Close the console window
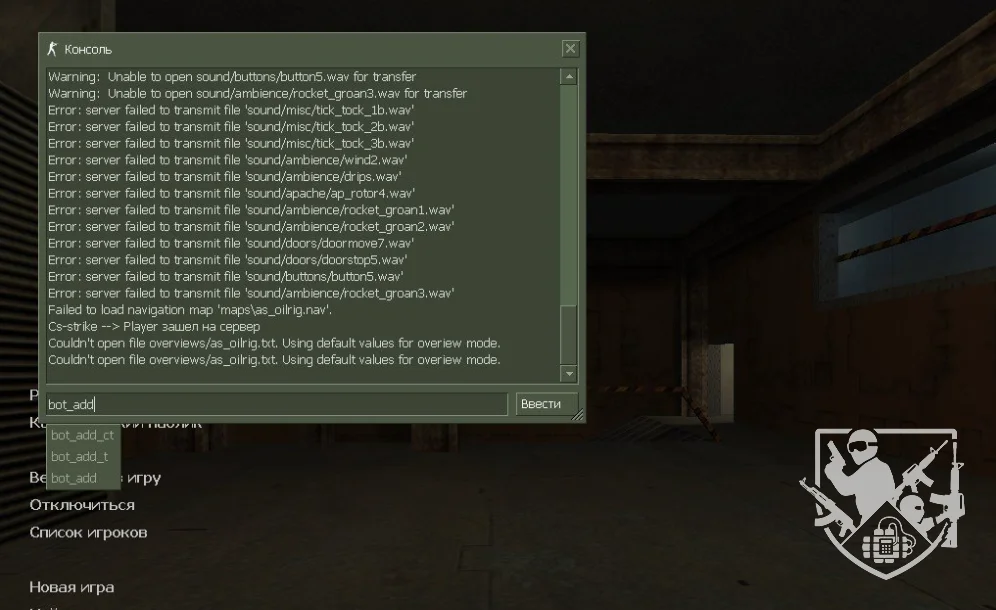Viewport: 996px width, 610px height. click(570, 49)
